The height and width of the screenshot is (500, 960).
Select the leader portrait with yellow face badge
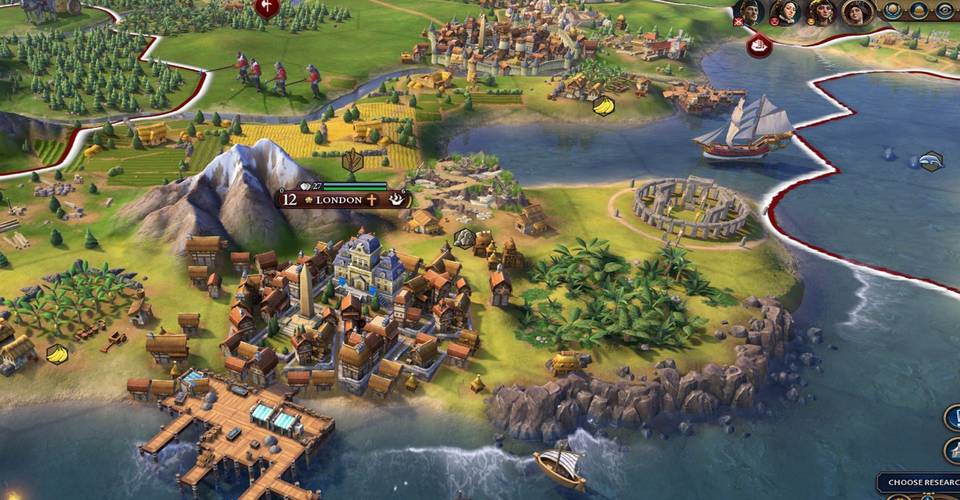tap(821, 12)
